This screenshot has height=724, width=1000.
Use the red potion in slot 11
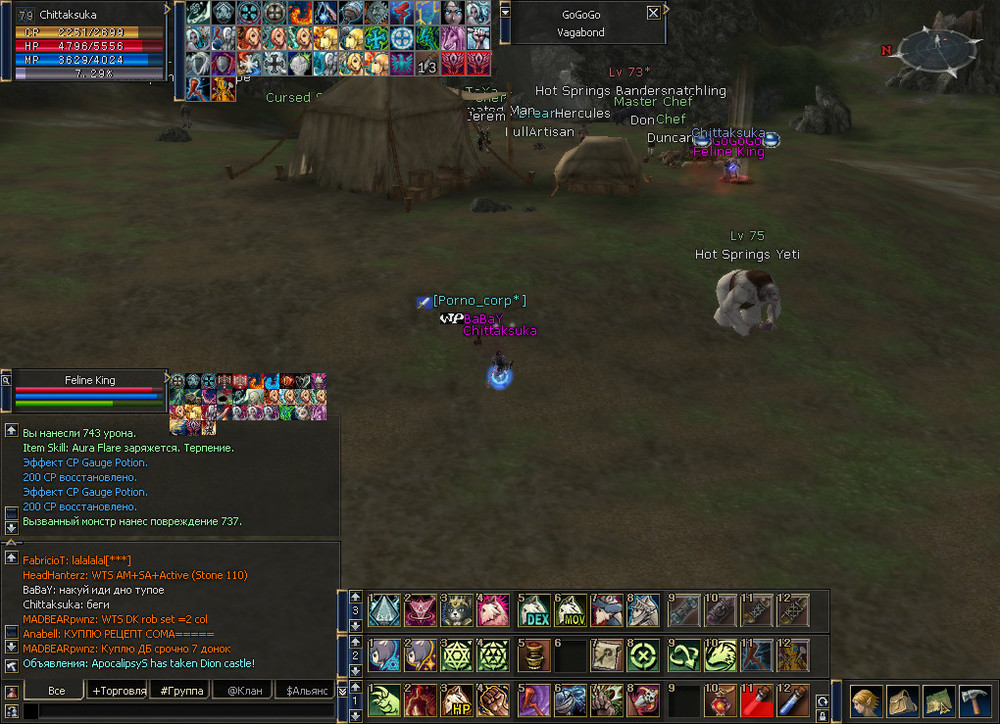(758, 699)
